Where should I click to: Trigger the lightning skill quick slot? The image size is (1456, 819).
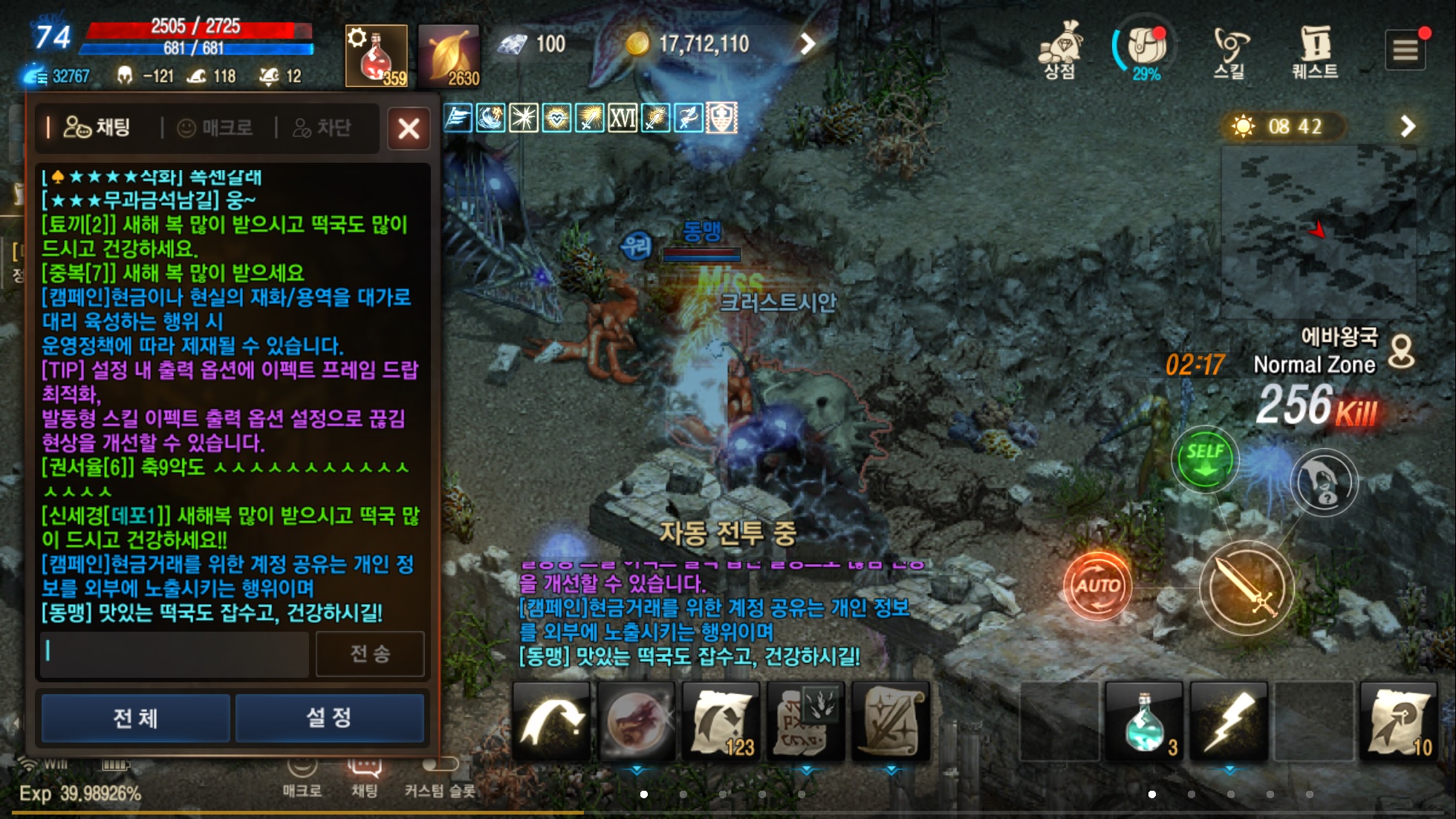(1229, 719)
